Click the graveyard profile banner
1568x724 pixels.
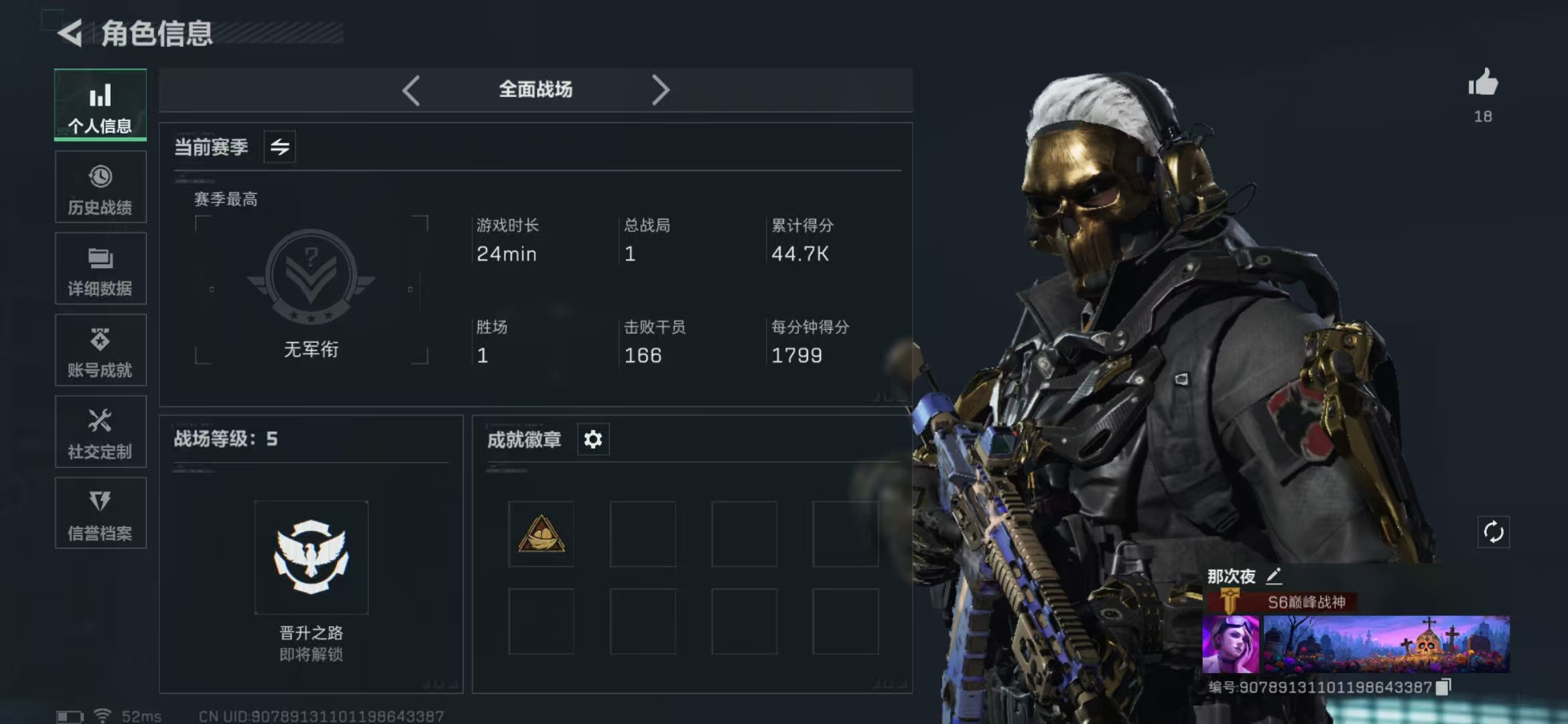[1386, 644]
